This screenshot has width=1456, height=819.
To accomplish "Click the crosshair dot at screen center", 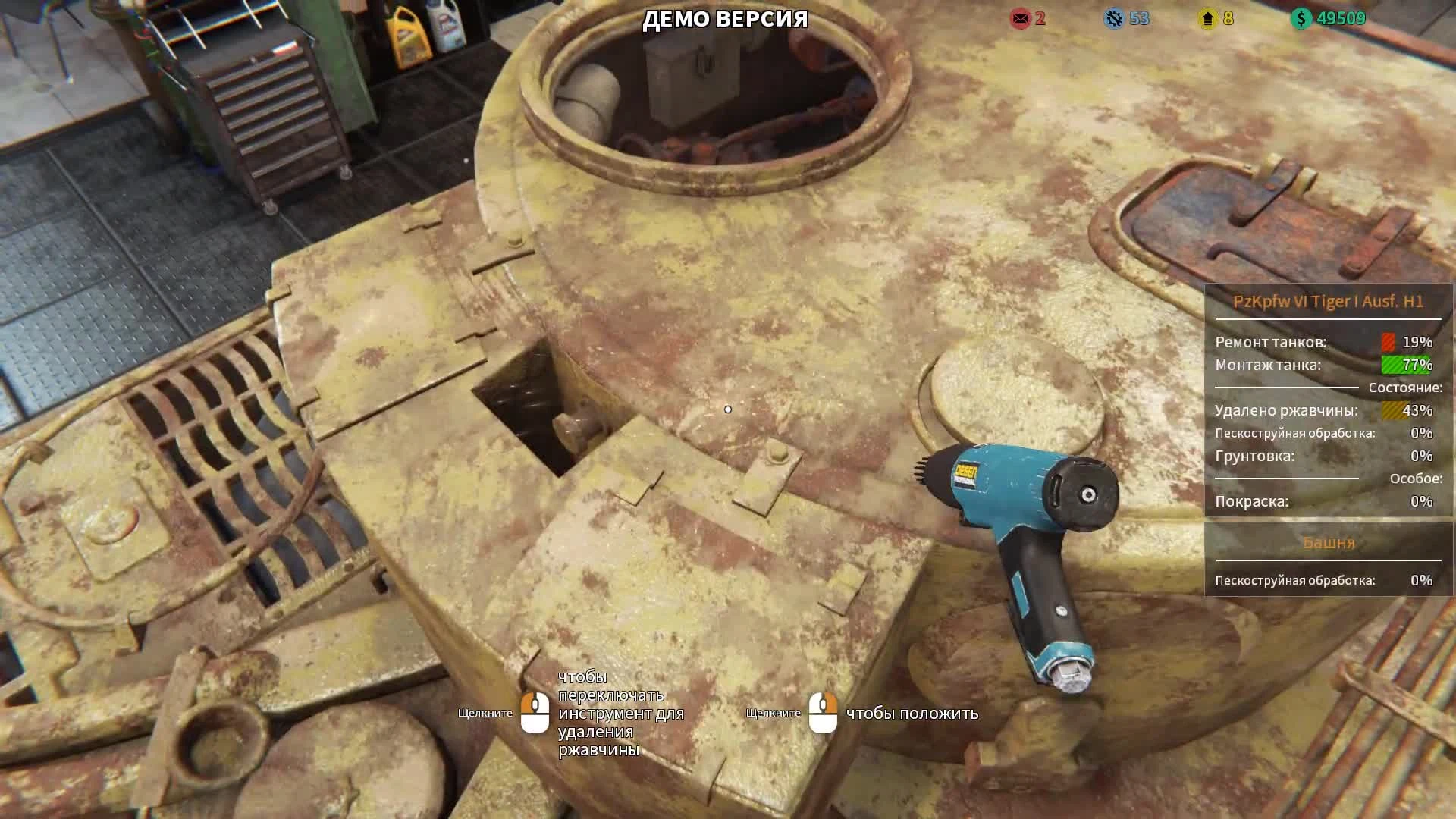I will point(728,409).
